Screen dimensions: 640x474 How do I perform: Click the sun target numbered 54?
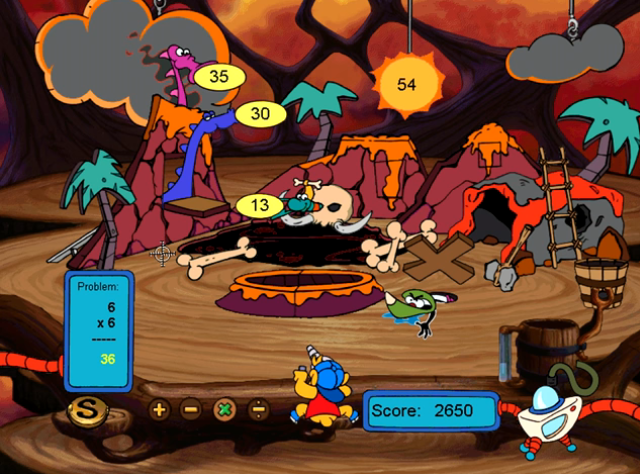click(406, 84)
